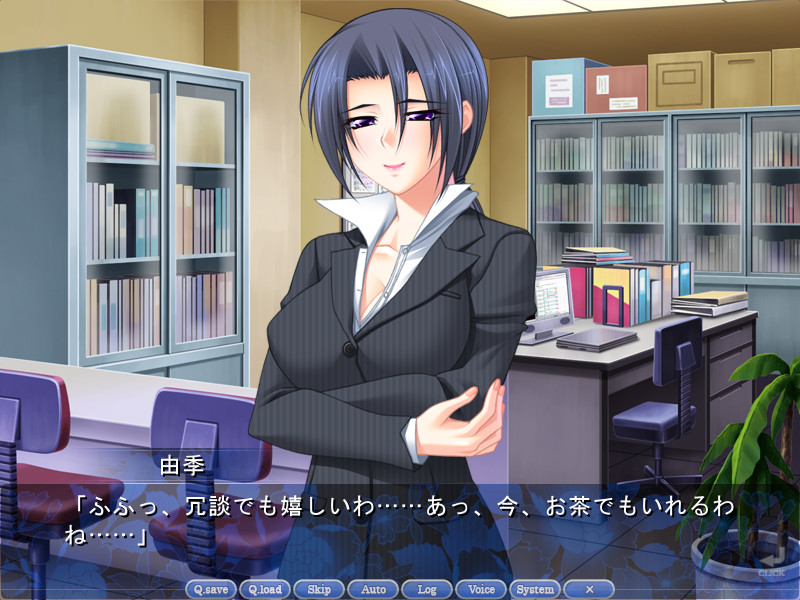
Task: Click the Q.save button
Action: tap(211, 589)
